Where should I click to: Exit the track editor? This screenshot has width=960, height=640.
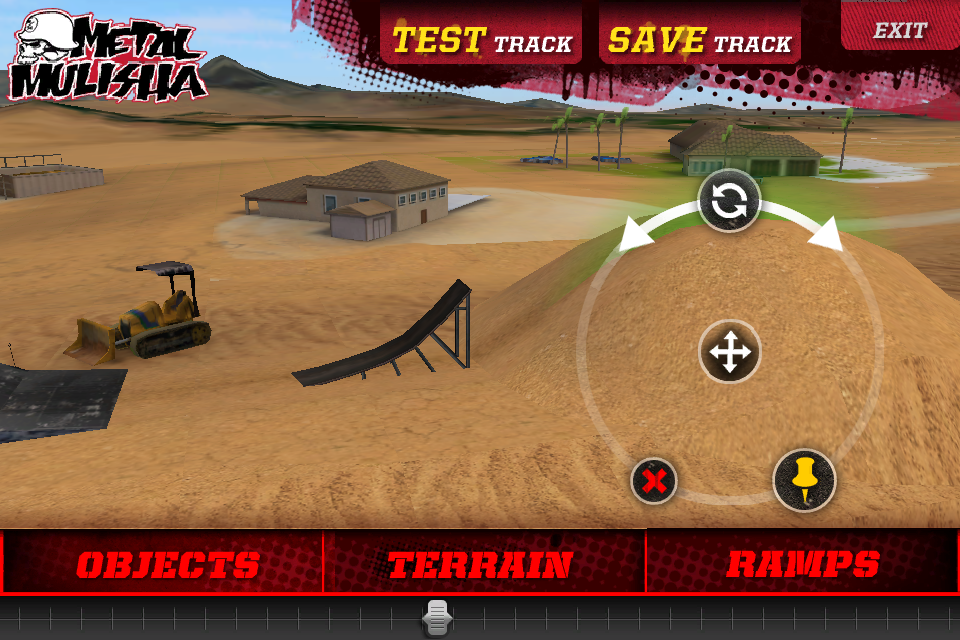coord(899,30)
